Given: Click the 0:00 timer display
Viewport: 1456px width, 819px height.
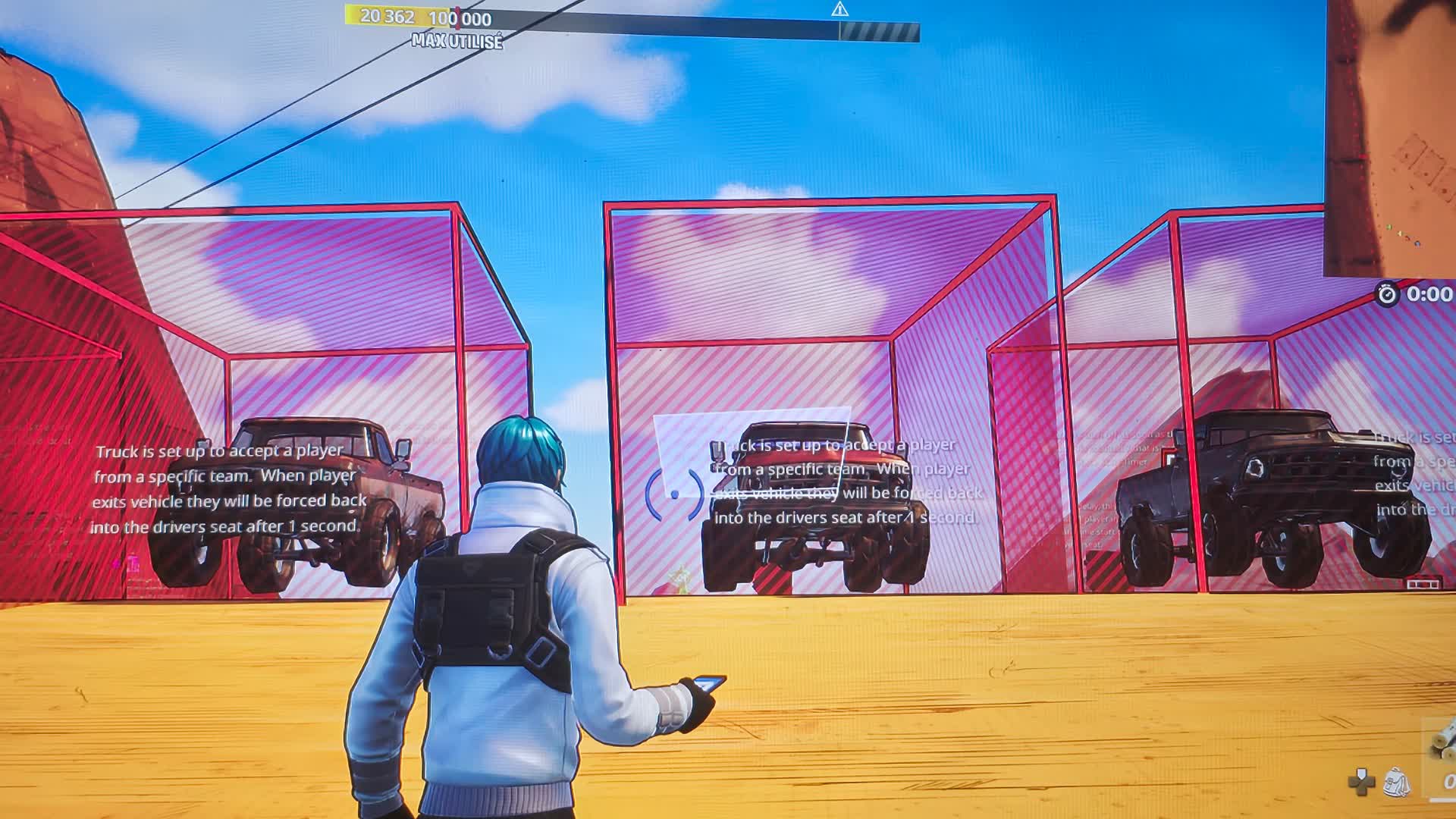Looking at the screenshot, I should pyautogui.click(x=1431, y=293).
